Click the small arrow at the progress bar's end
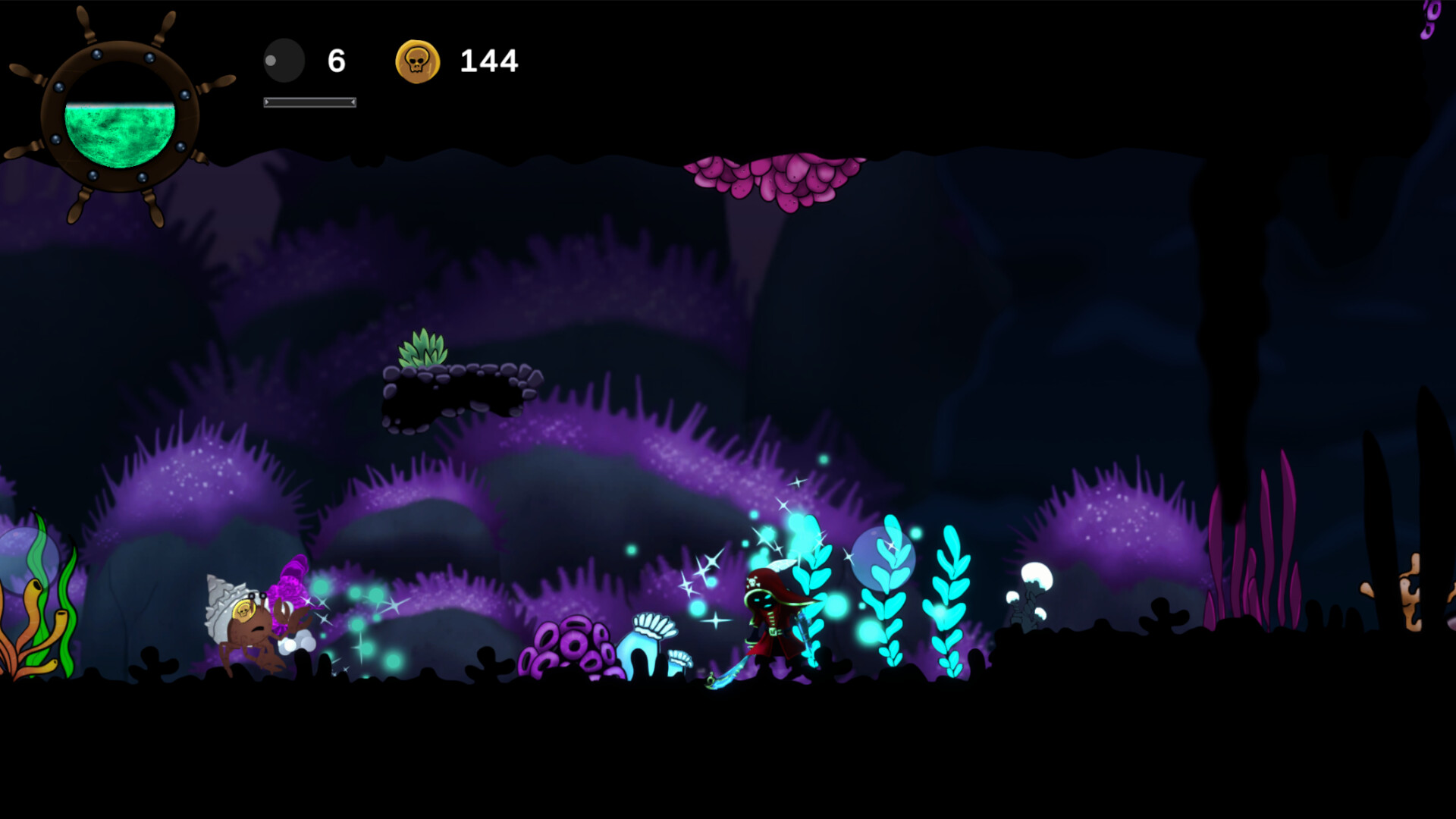The image size is (1456, 819). coord(352,101)
